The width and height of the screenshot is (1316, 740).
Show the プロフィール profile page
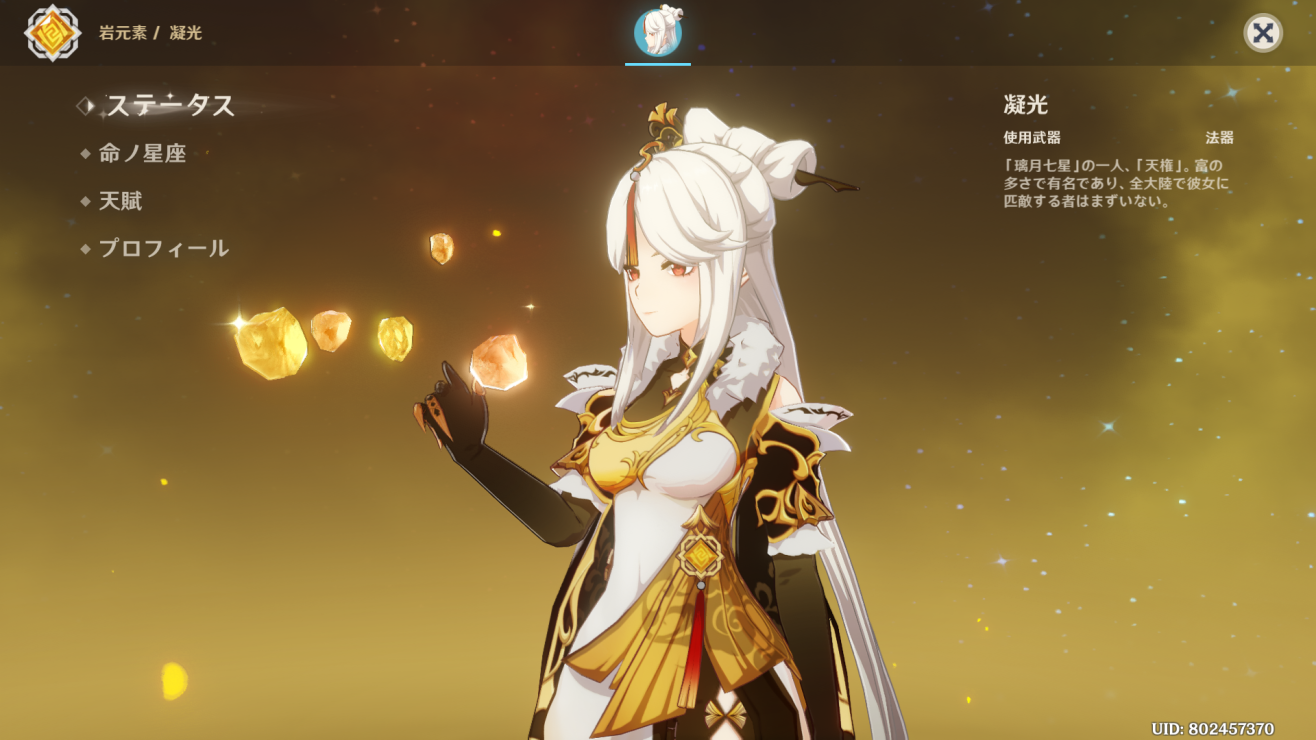163,249
